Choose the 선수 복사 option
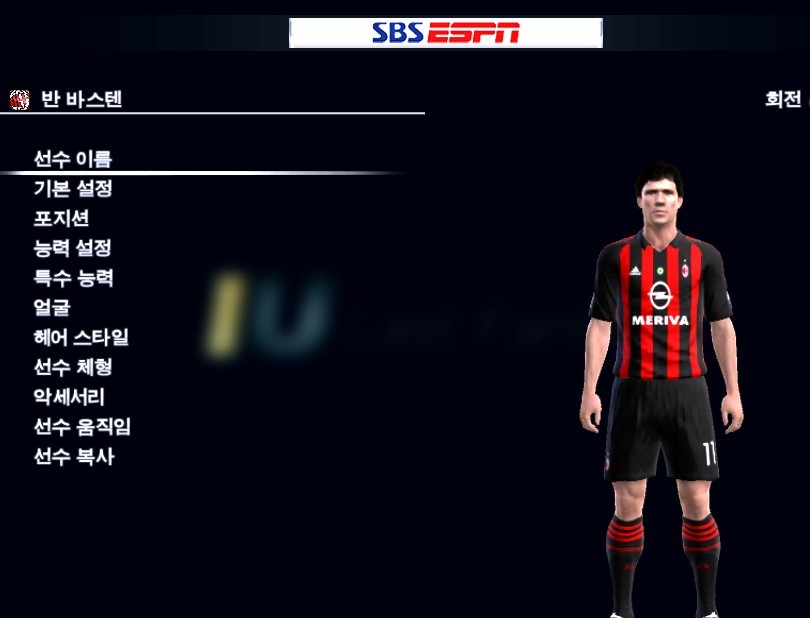The height and width of the screenshot is (618, 810). 73,457
